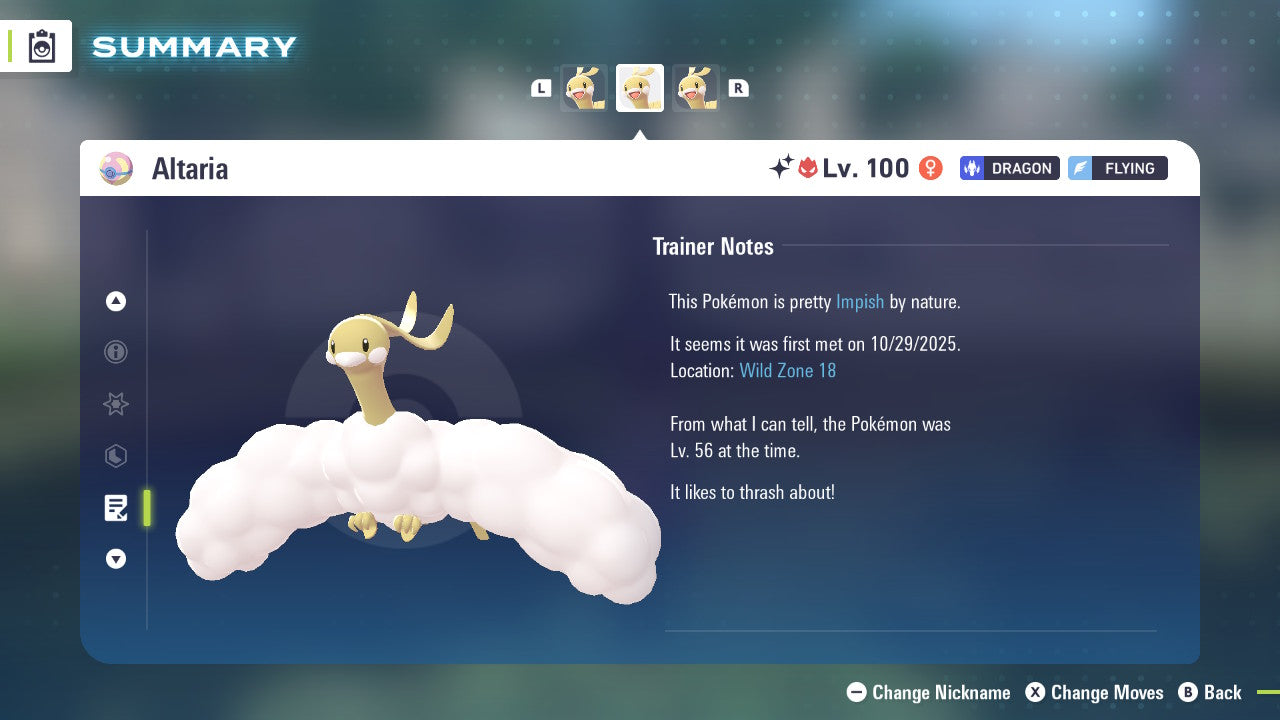Expand the next page with the down arrow
The height and width of the screenshot is (720, 1280).
[x=116, y=559]
